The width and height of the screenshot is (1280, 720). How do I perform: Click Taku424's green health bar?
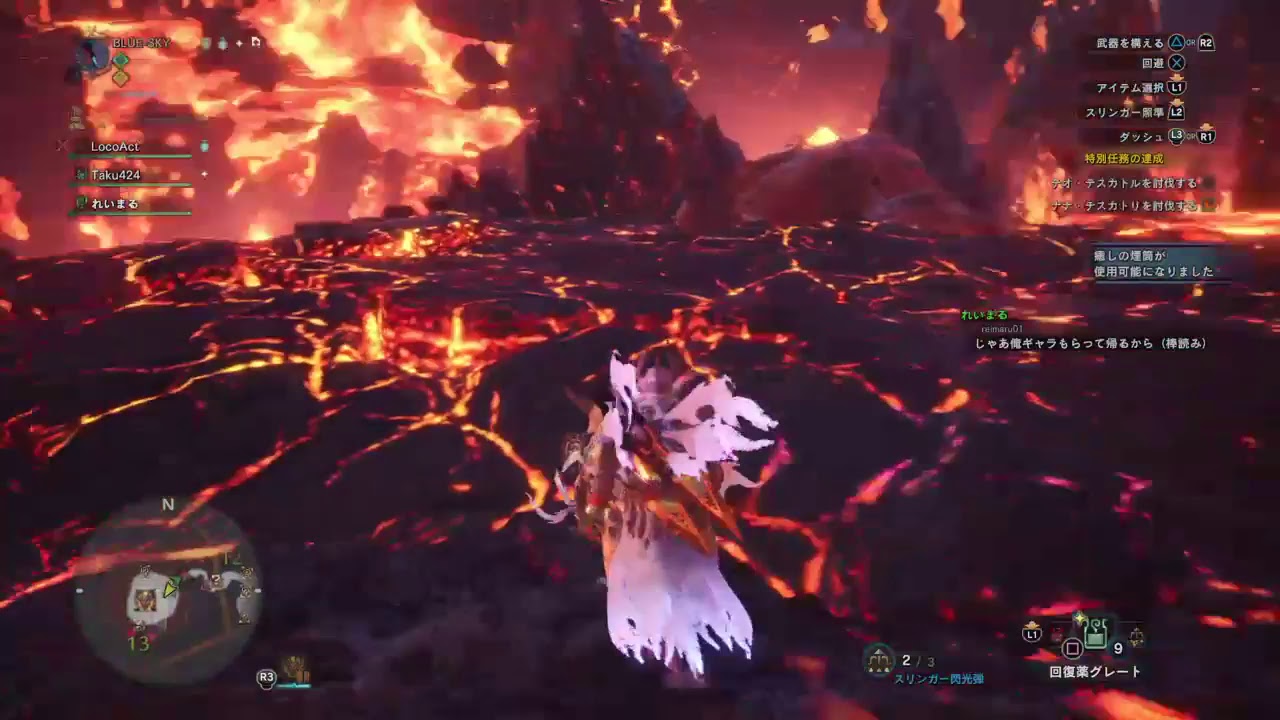(x=130, y=183)
